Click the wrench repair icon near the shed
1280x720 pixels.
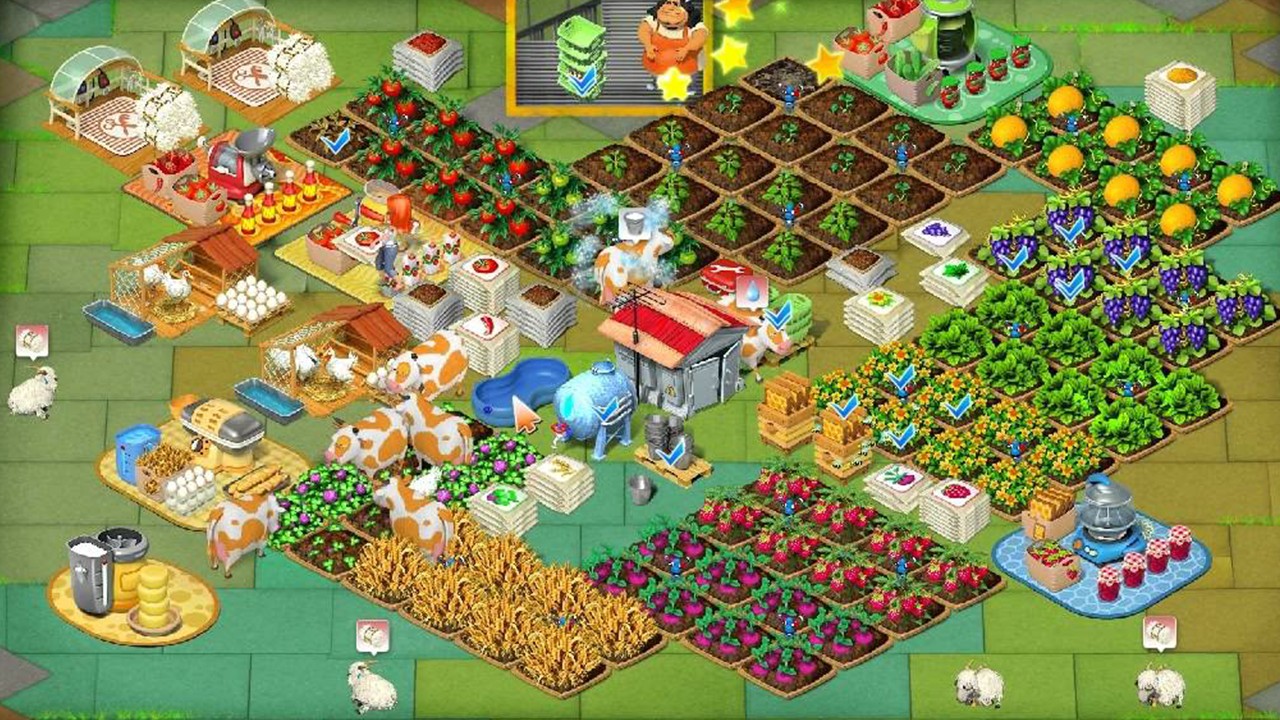point(725,267)
